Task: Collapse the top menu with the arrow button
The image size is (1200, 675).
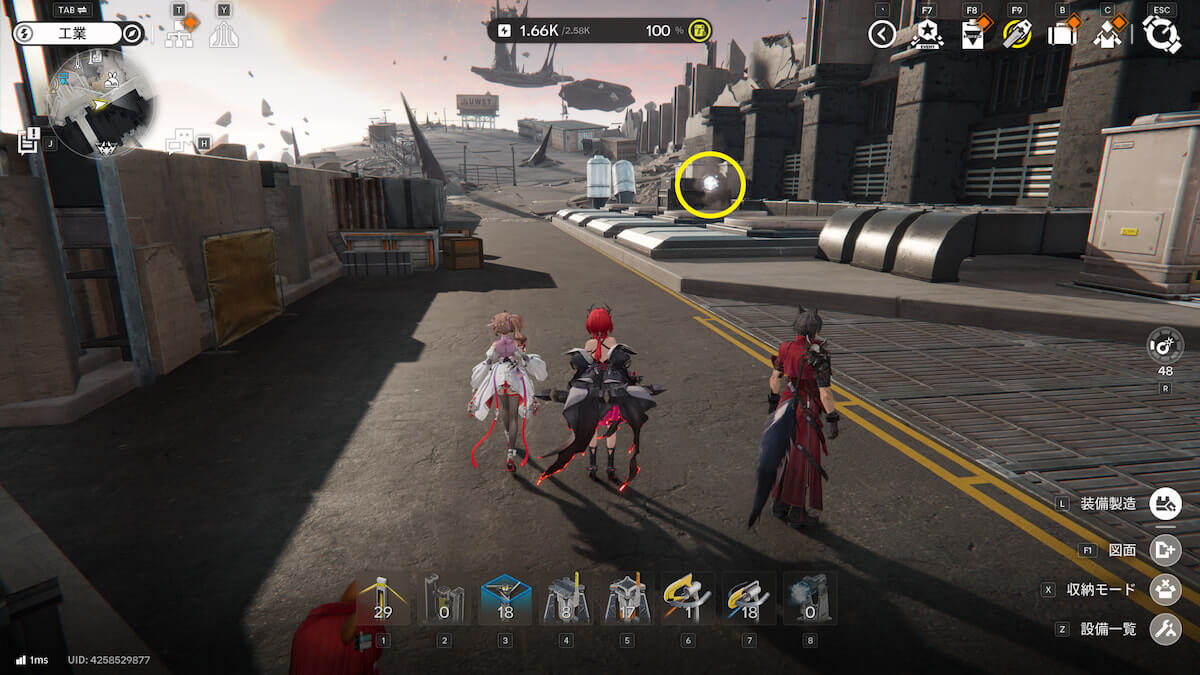Action: coord(881,35)
